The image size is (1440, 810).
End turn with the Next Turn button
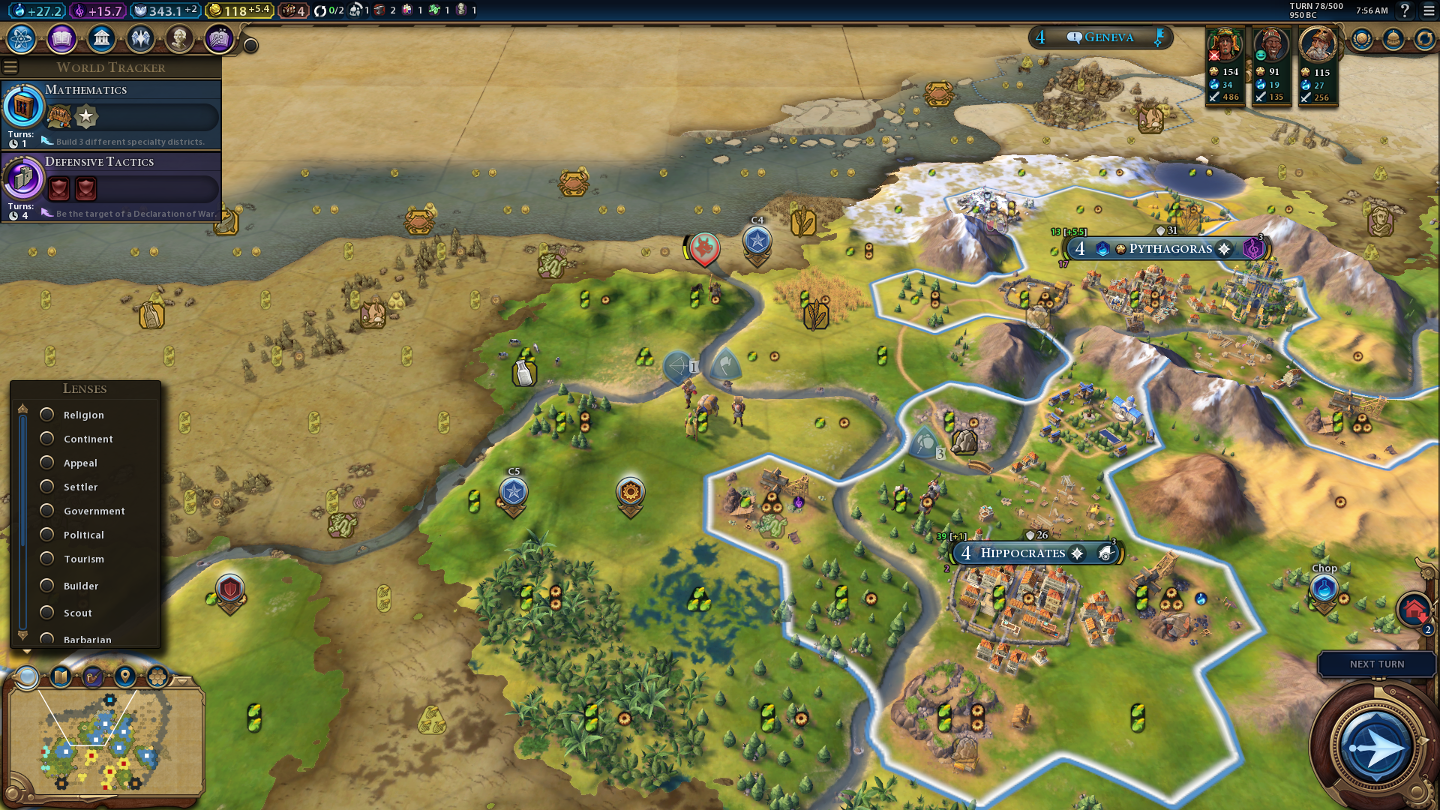(x=1377, y=746)
